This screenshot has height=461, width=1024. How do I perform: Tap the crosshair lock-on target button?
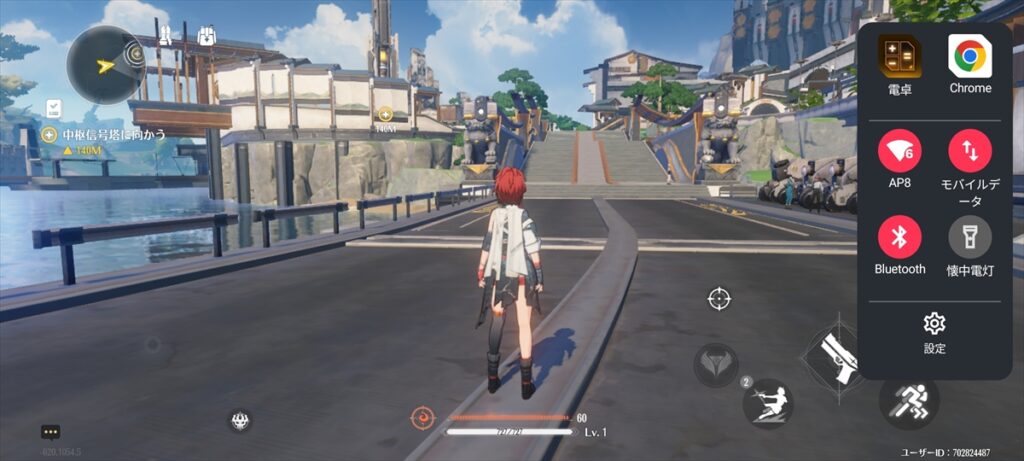[x=717, y=298]
